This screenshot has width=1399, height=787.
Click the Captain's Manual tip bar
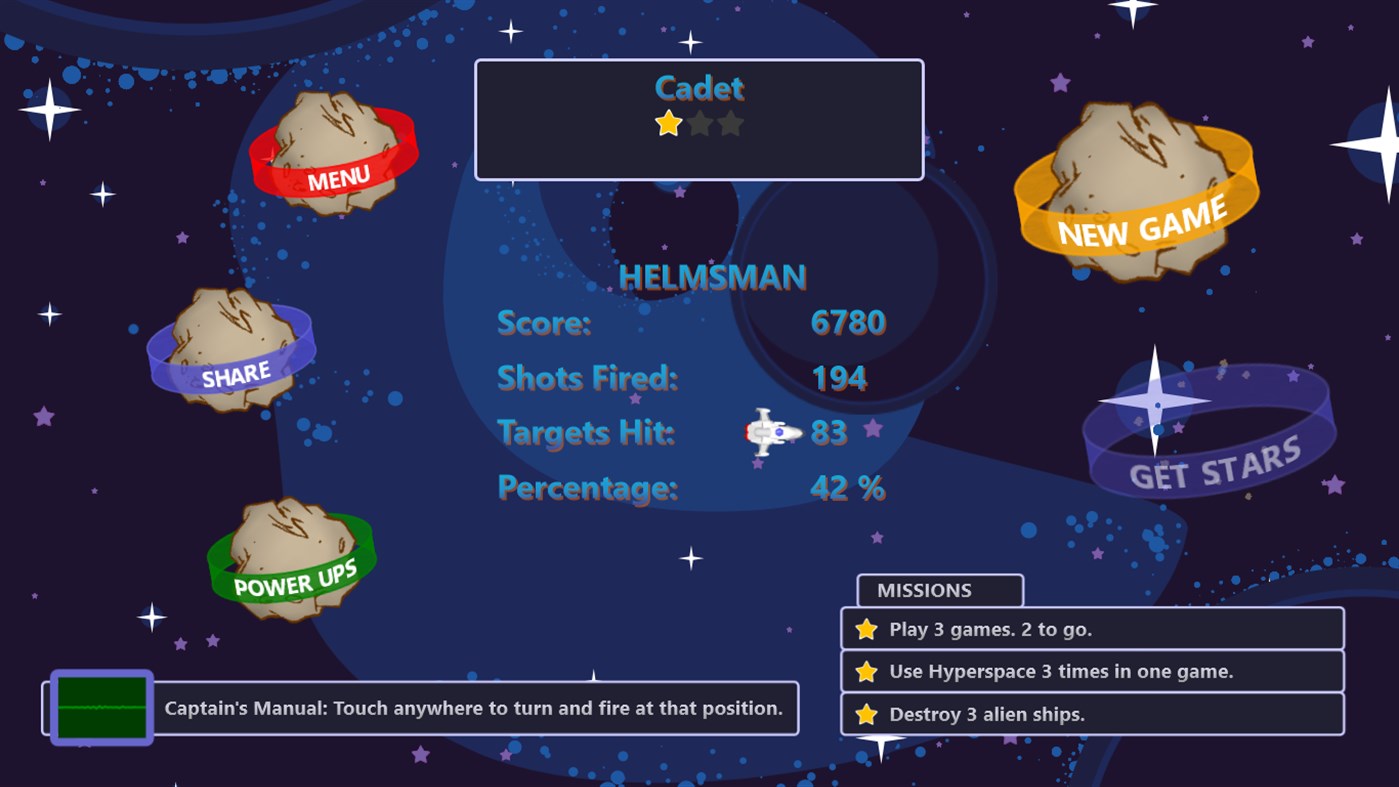tap(474, 708)
